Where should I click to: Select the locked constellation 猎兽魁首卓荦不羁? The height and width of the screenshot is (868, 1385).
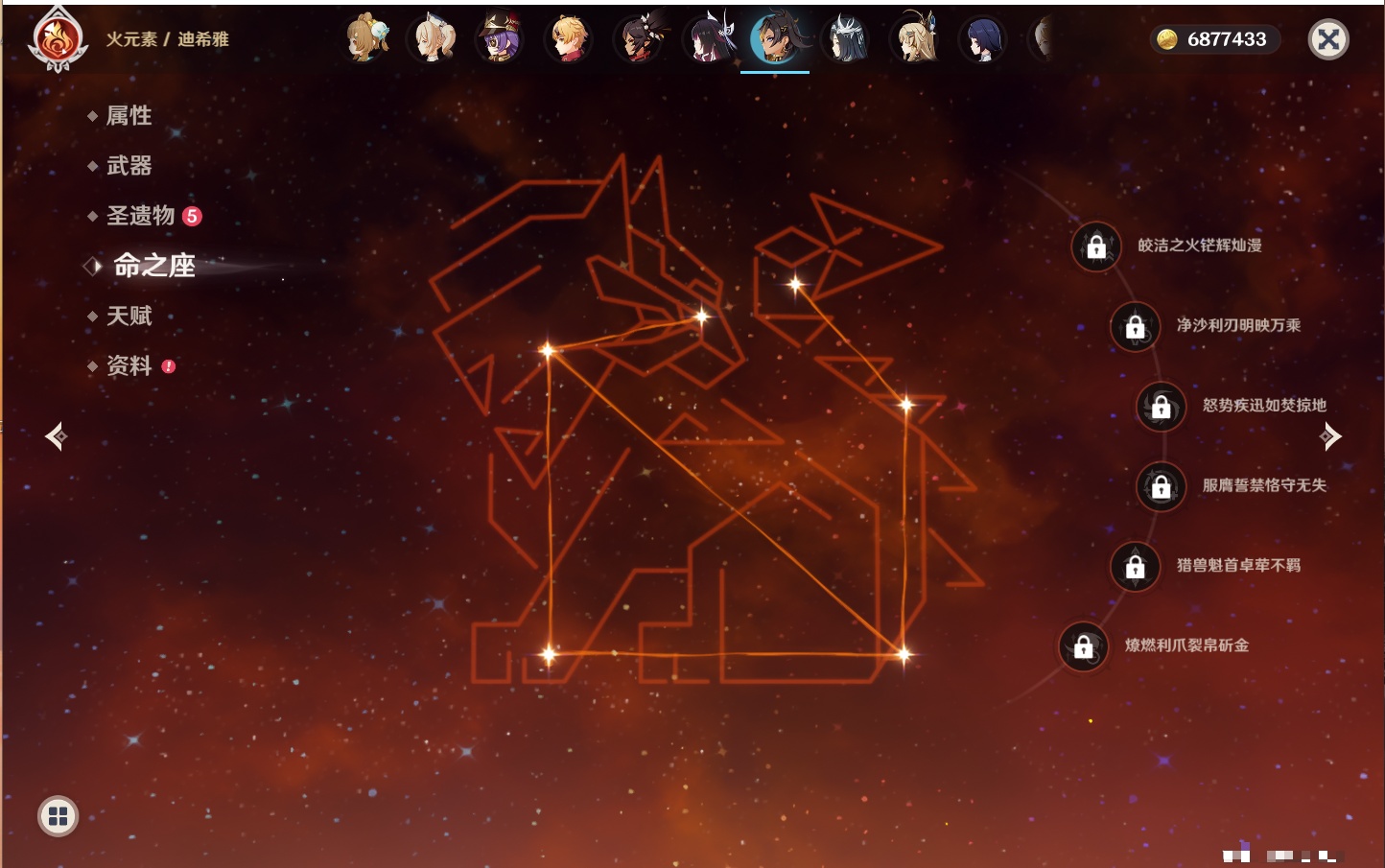coord(1135,567)
